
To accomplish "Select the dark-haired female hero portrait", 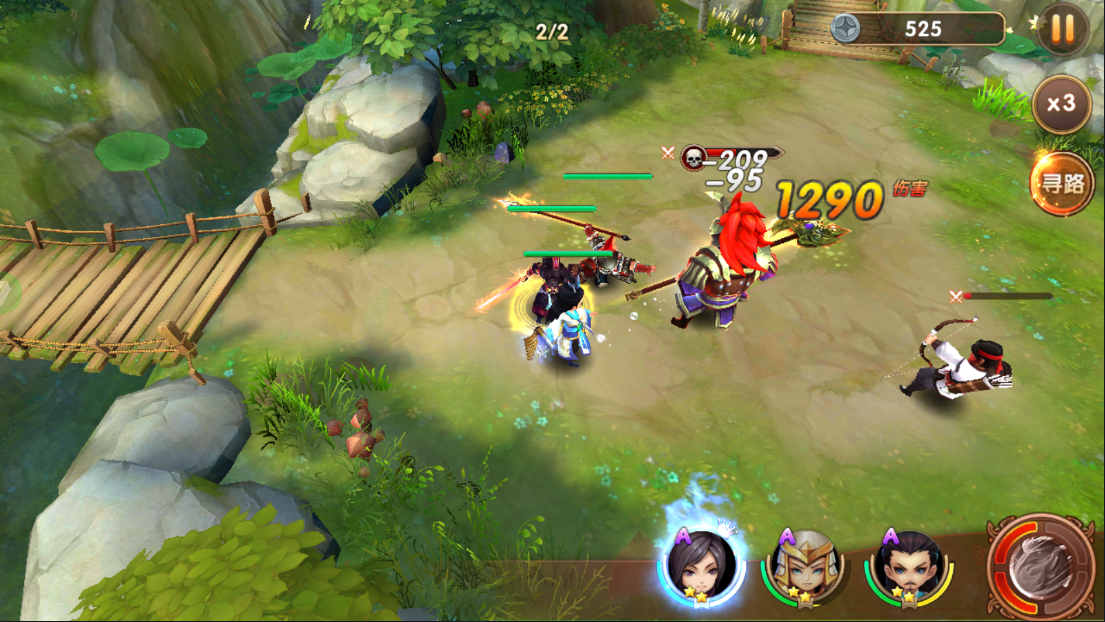I will click(701, 566).
